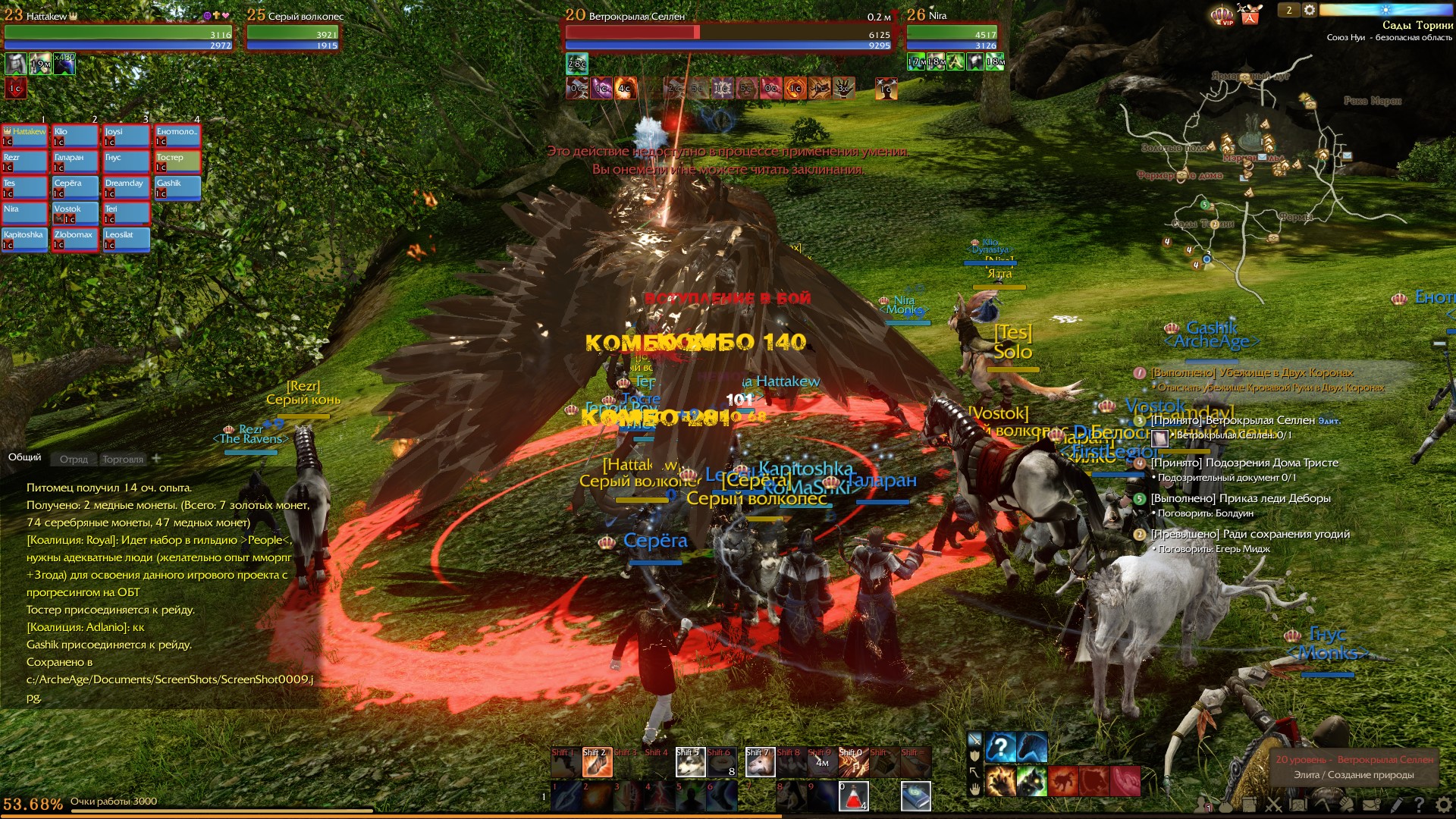Target raid member Dreamday in raid panel
The width and height of the screenshot is (1456, 819).
click(x=126, y=187)
